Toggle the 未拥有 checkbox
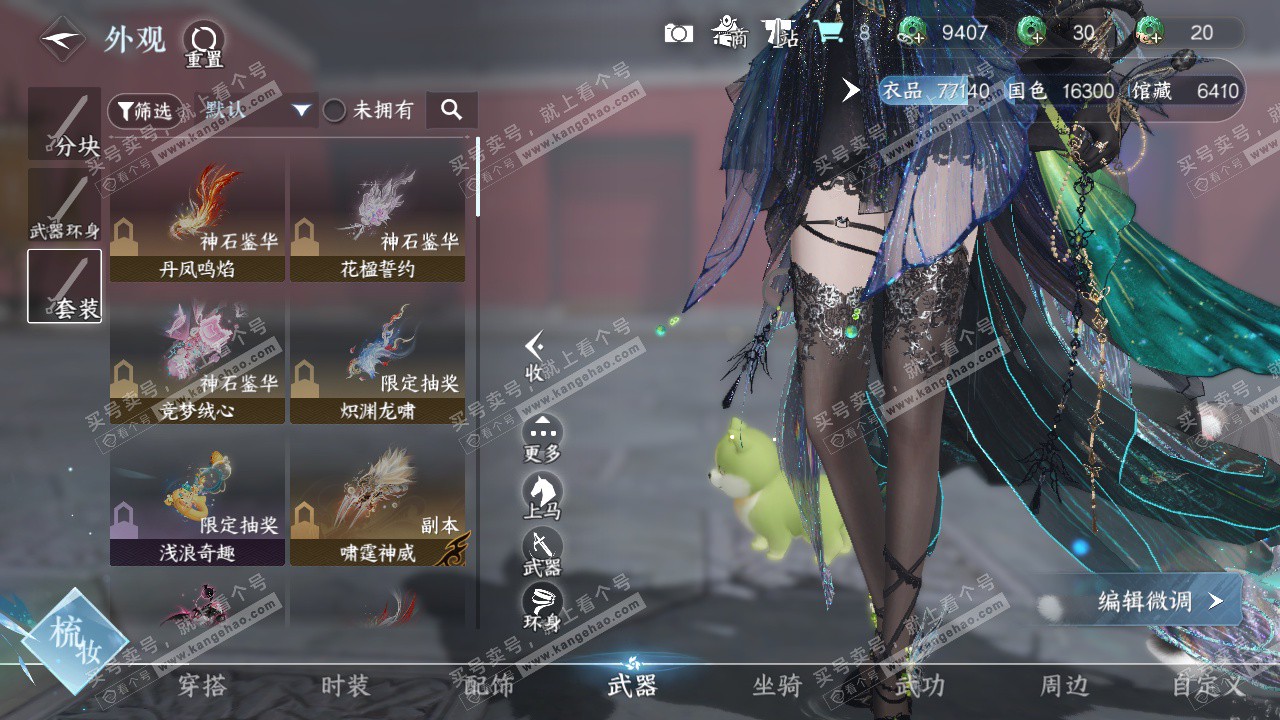This screenshot has width=1280, height=720. pyautogui.click(x=334, y=110)
